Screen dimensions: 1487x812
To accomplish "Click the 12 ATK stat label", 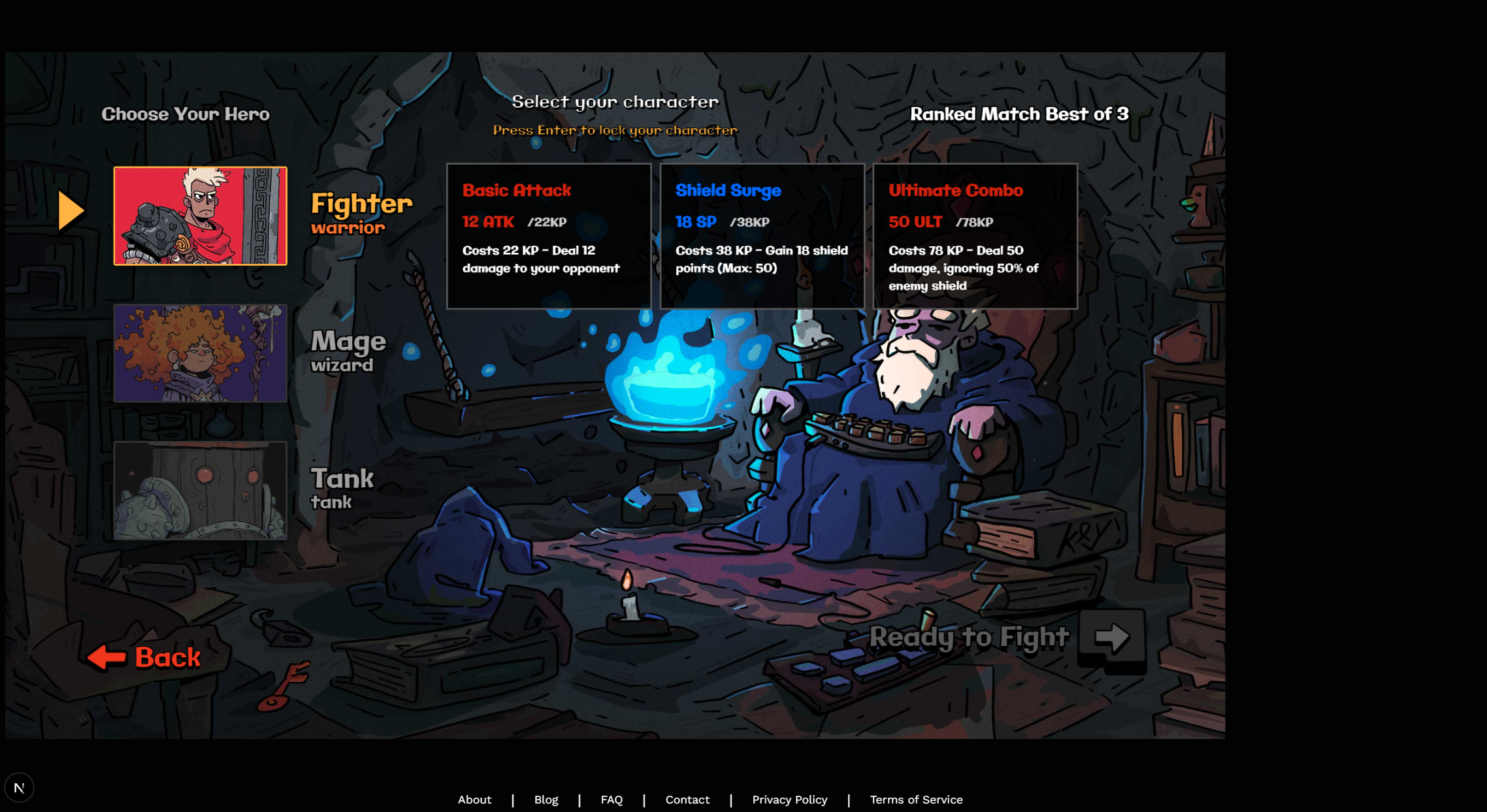I will coord(487,222).
